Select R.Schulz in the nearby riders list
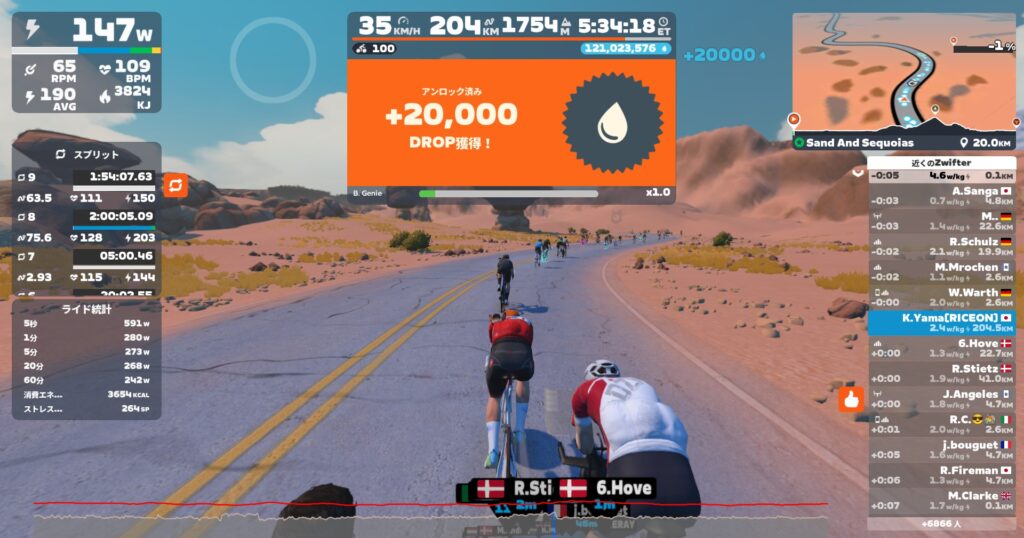The image size is (1024, 538). 941,246
